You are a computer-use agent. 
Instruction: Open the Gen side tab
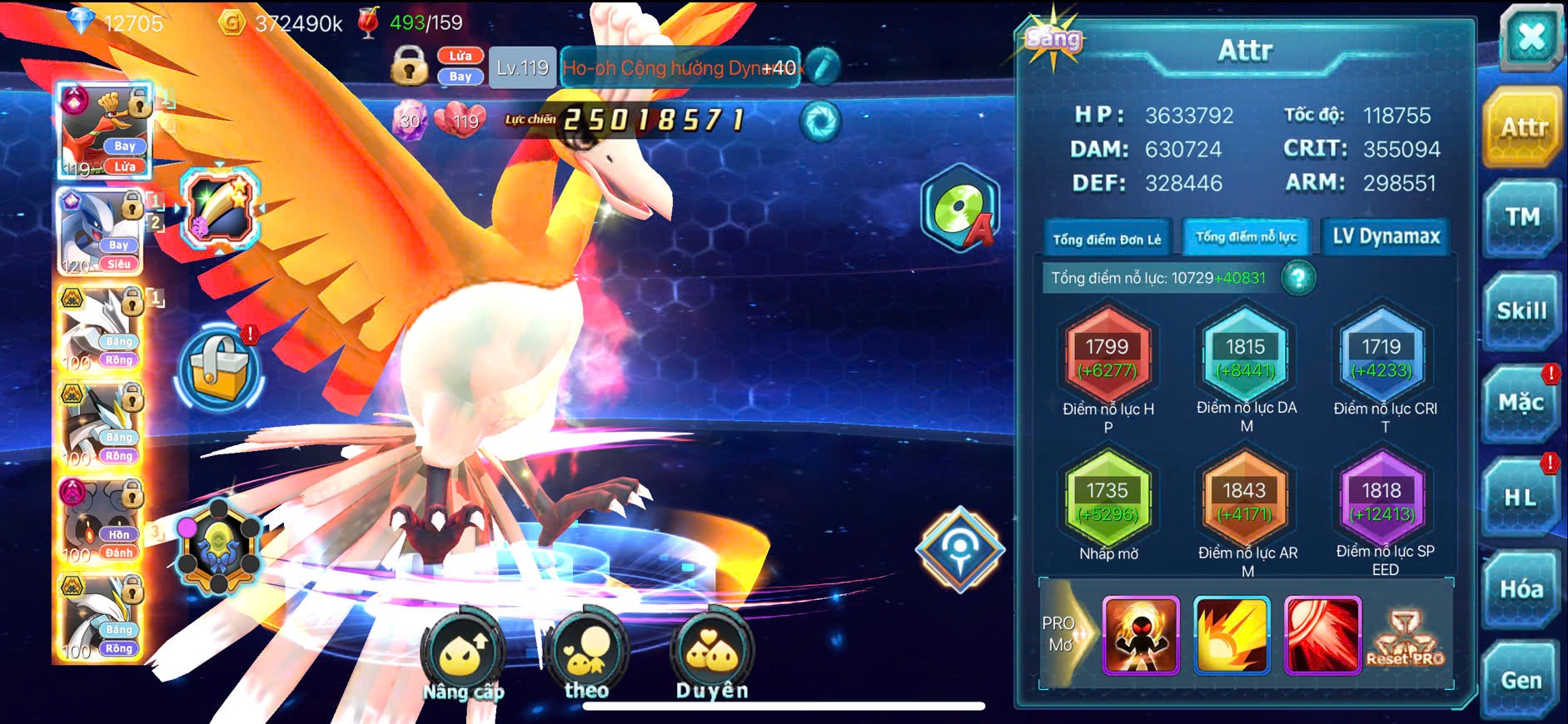point(1521,681)
